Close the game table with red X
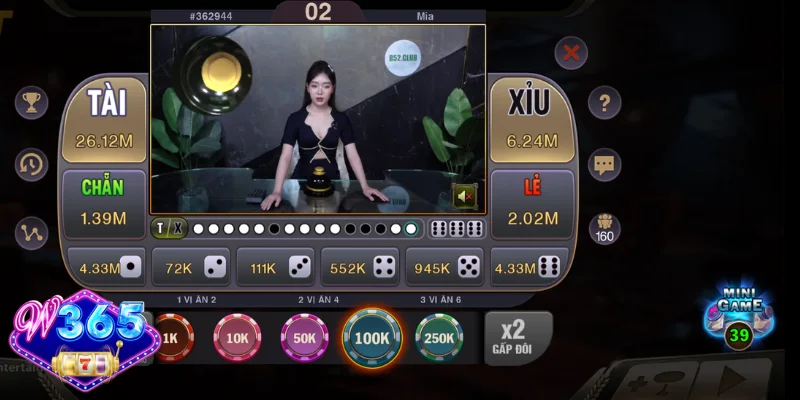Viewport: 800px width, 400px height. tap(571, 52)
